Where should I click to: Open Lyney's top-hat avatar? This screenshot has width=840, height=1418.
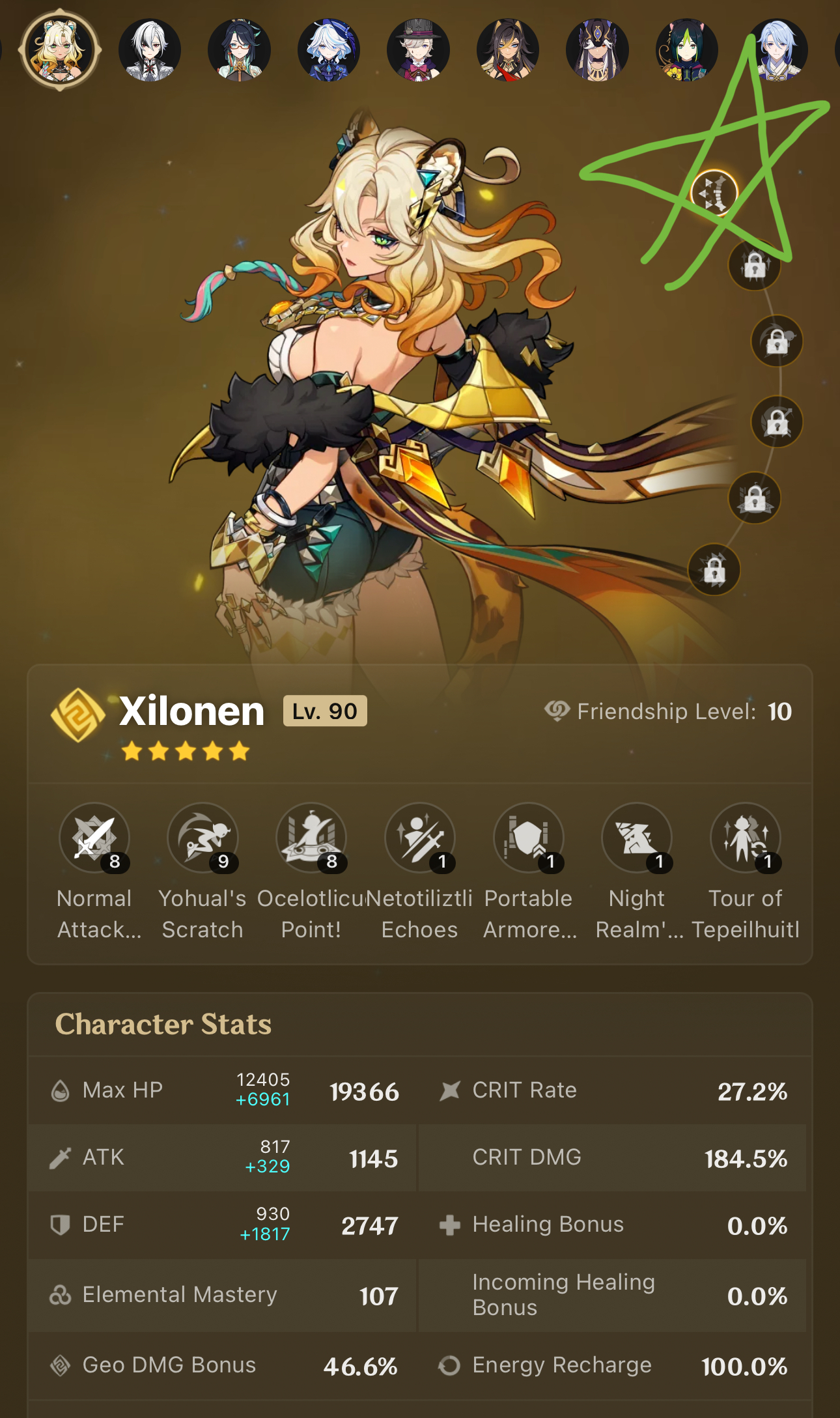(418, 50)
